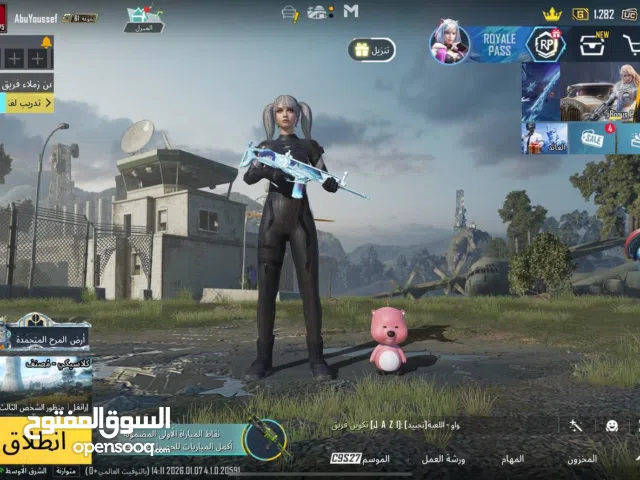Viewport: 640px width, 480px height.
Task: Open the المهام missions tab
Action: coord(513,459)
